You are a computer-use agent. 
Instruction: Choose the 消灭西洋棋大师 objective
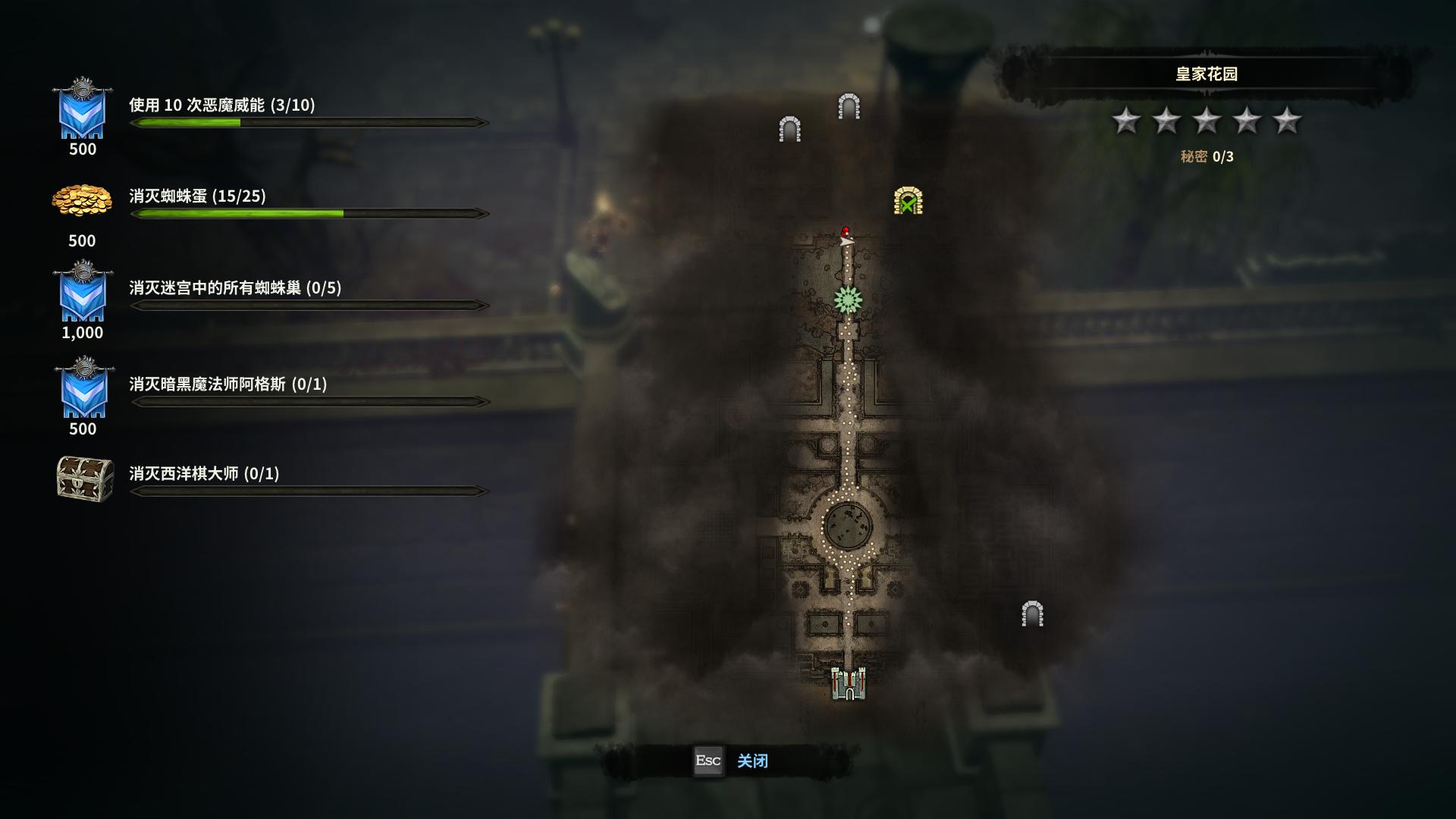click(x=204, y=474)
